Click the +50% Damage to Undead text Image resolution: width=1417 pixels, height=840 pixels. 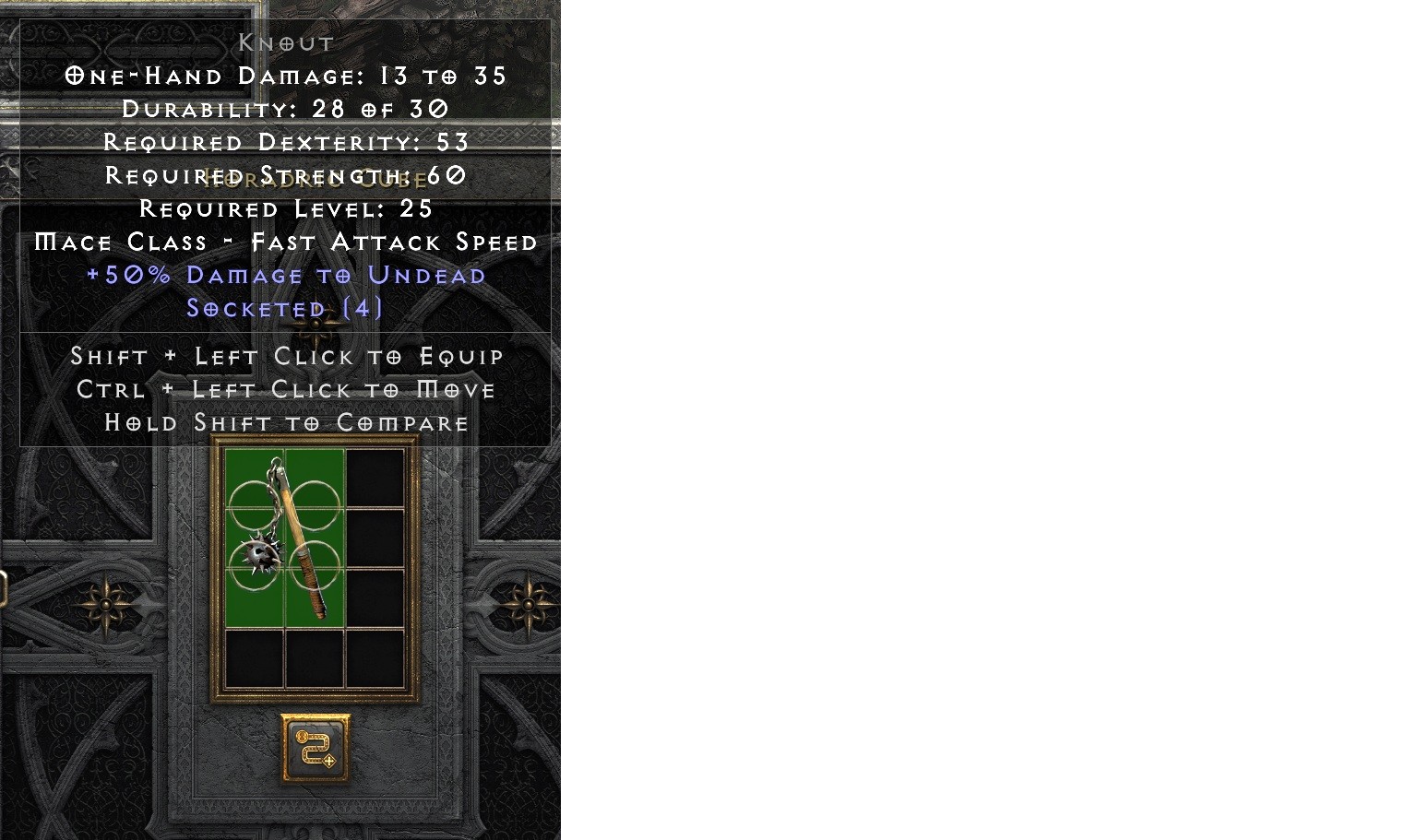(286, 275)
